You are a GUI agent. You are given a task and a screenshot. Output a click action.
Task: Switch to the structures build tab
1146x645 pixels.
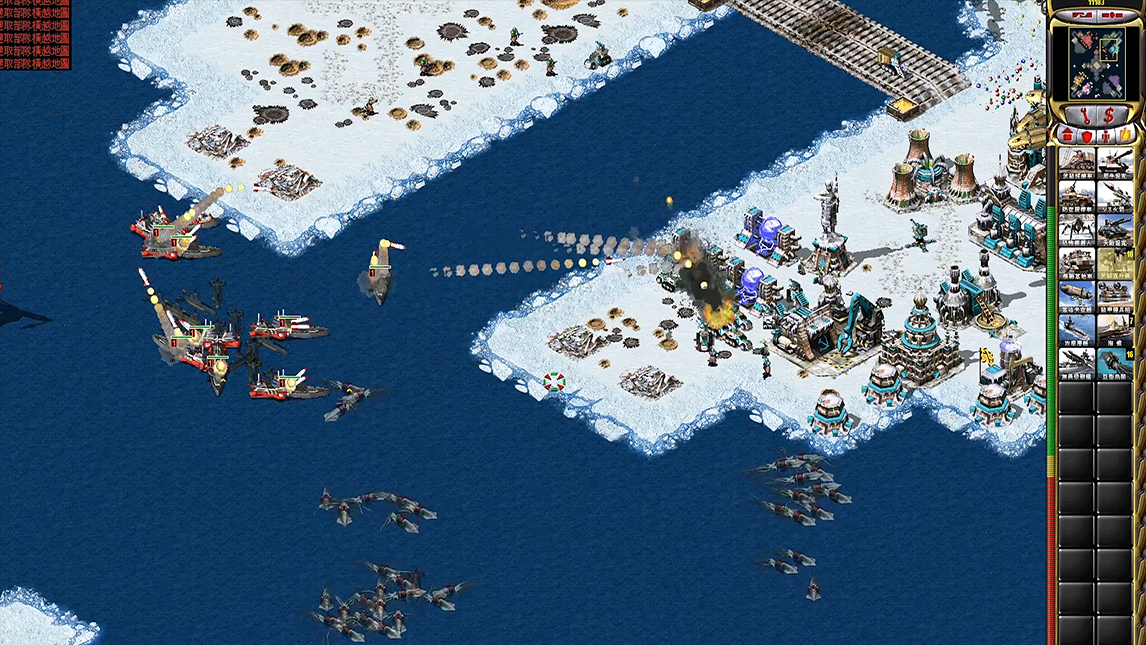click(x=1067, y=135)
